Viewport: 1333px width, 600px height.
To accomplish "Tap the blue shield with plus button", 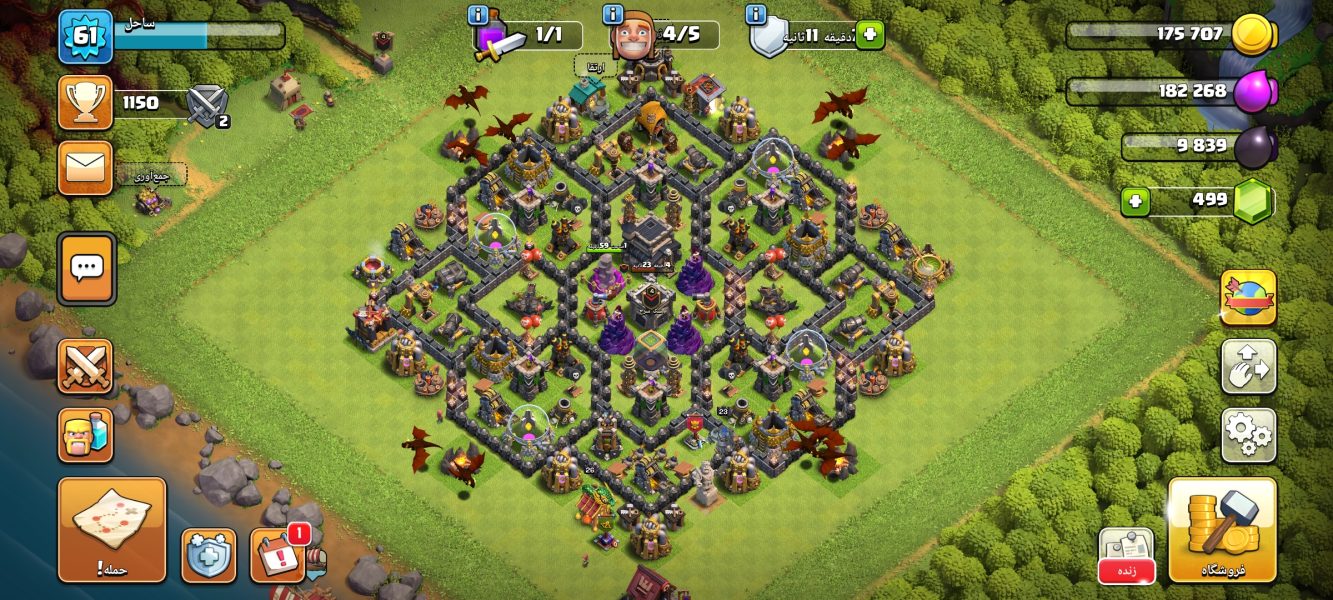I will coord(208,555).
